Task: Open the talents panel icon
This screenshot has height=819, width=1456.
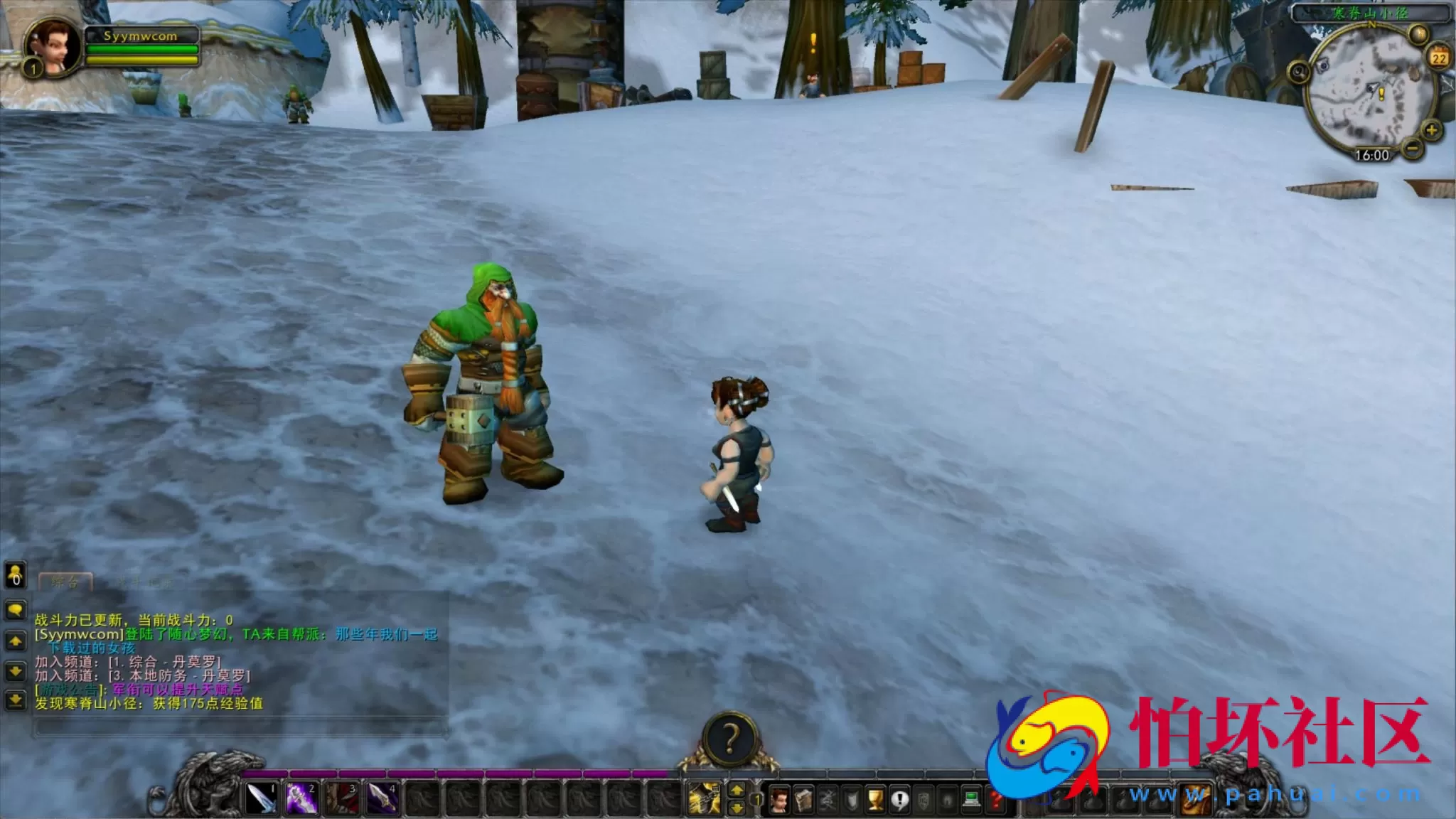Action: click(x=830, y=801)
